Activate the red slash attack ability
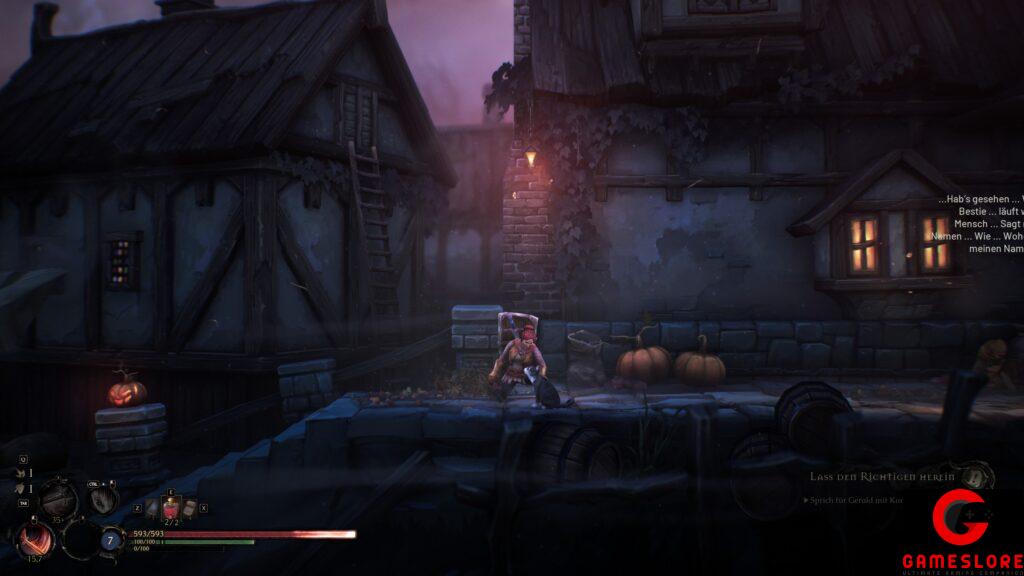 click(x=36, y=541)
